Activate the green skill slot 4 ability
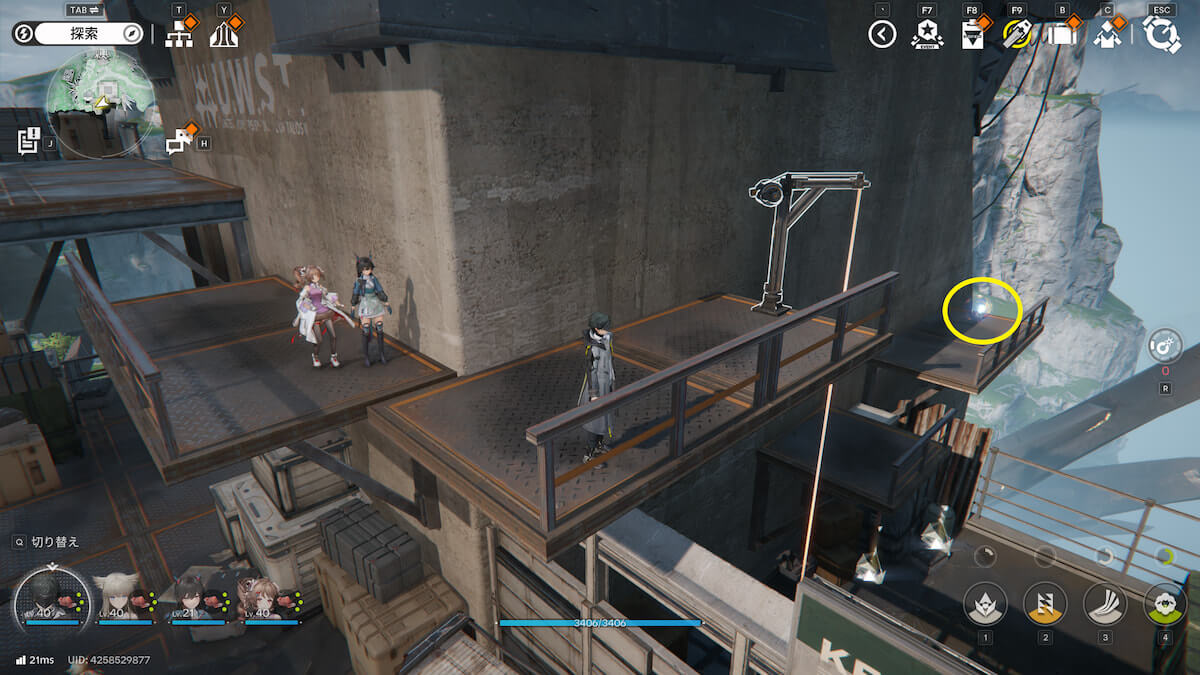 click(x=1165, y=603)
